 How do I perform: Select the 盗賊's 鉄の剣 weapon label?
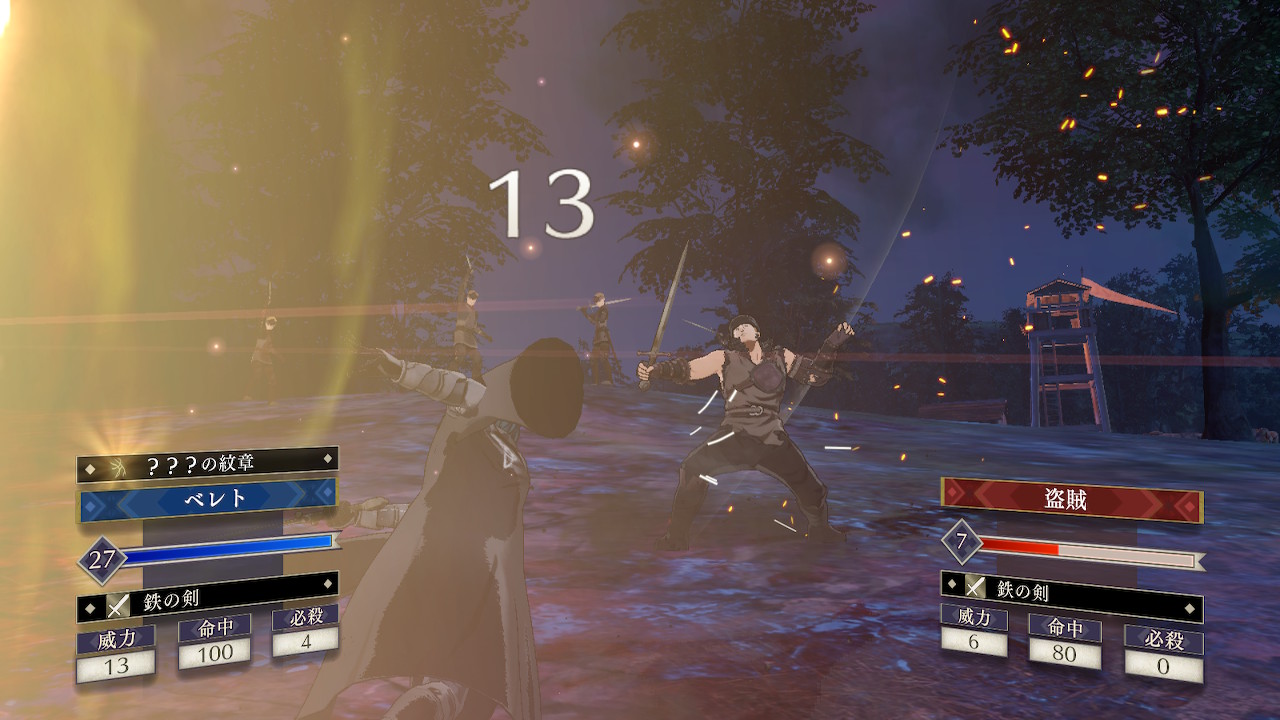[x=1072, y=592]
